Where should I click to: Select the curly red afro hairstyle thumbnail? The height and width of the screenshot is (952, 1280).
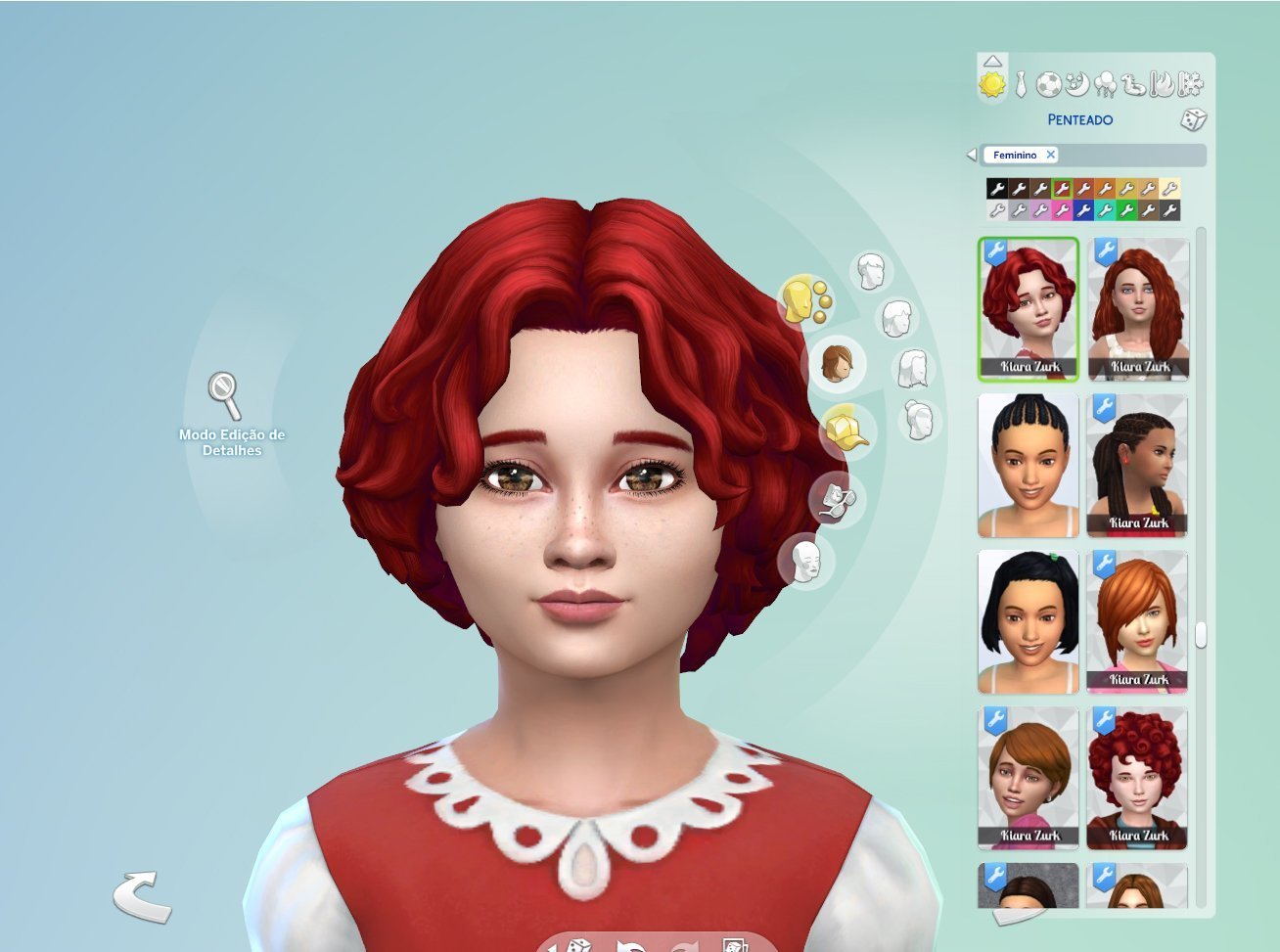click(1138, 778)
